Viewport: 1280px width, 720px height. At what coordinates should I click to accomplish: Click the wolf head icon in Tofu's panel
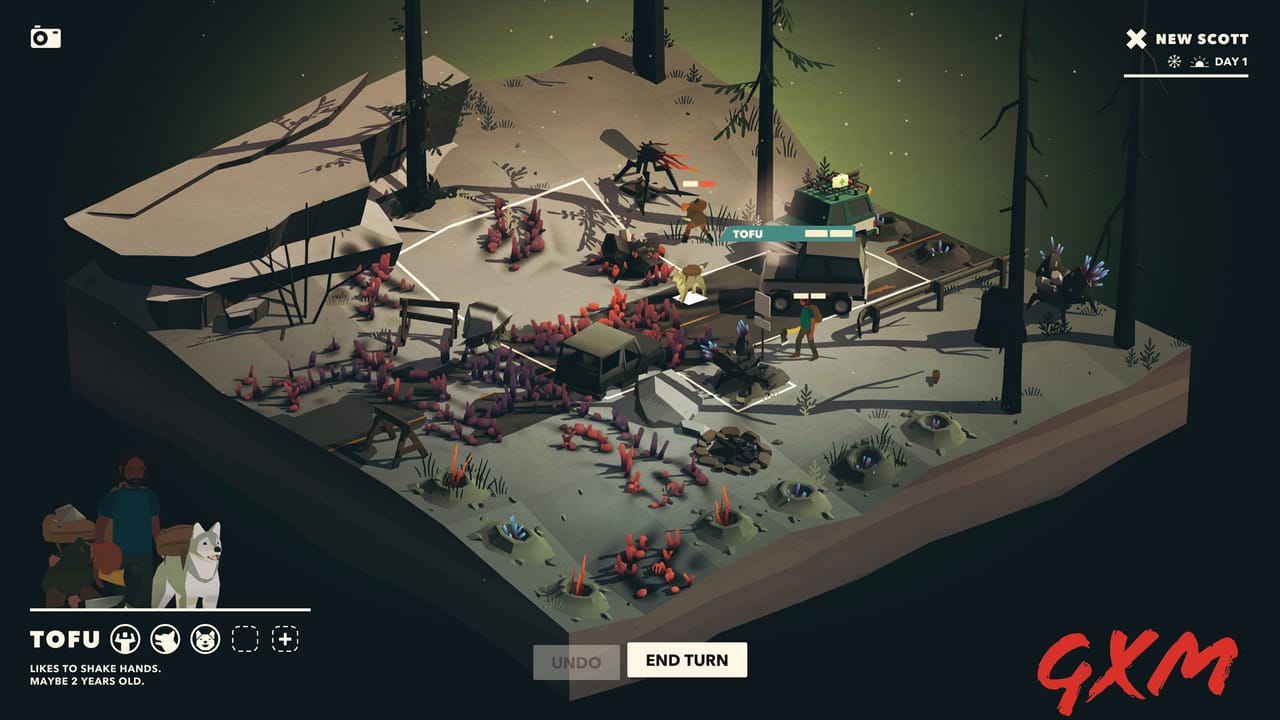[164, 639]
